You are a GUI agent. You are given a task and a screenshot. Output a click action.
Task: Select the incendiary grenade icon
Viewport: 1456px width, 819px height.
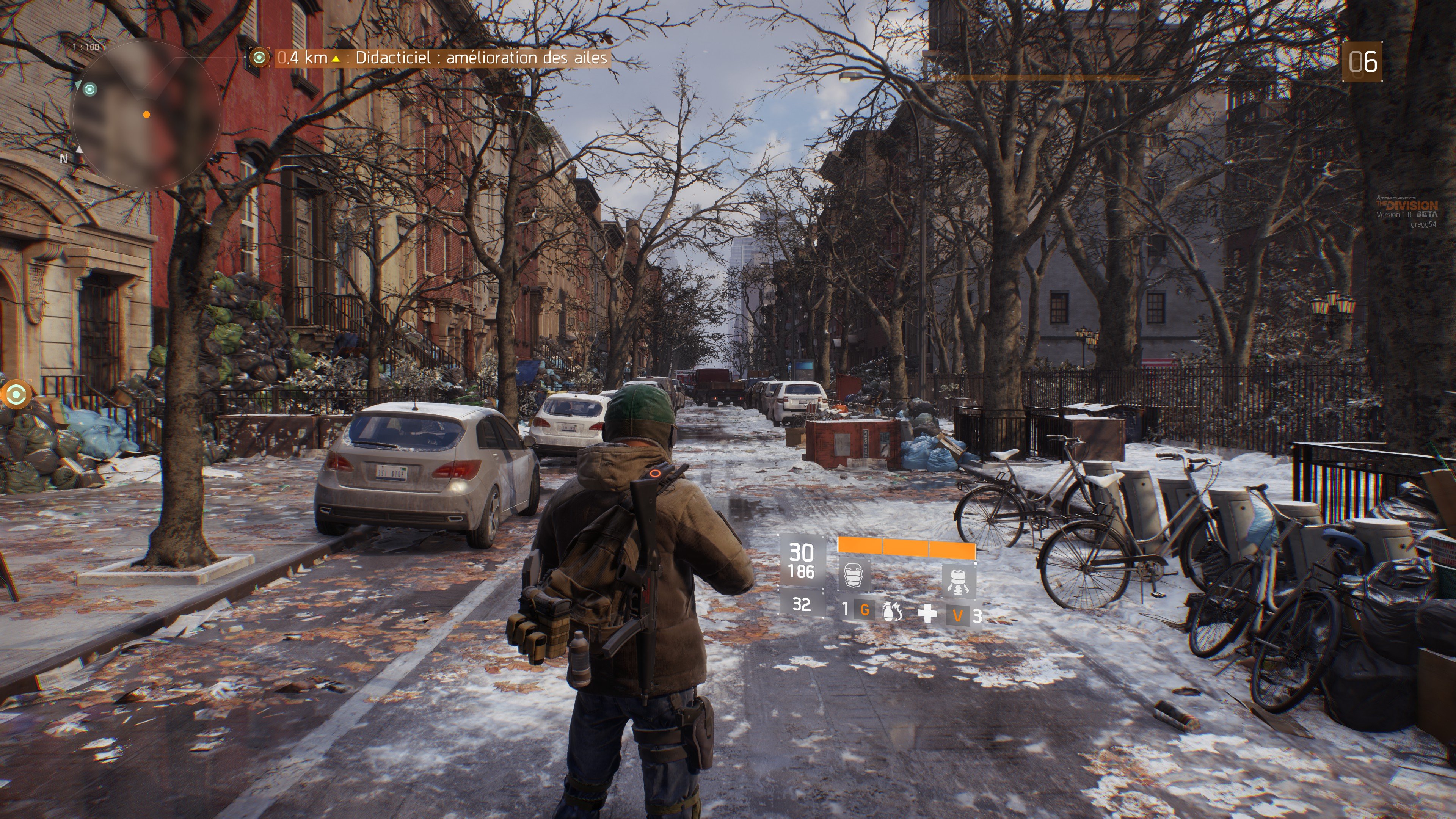click(892, 612)
